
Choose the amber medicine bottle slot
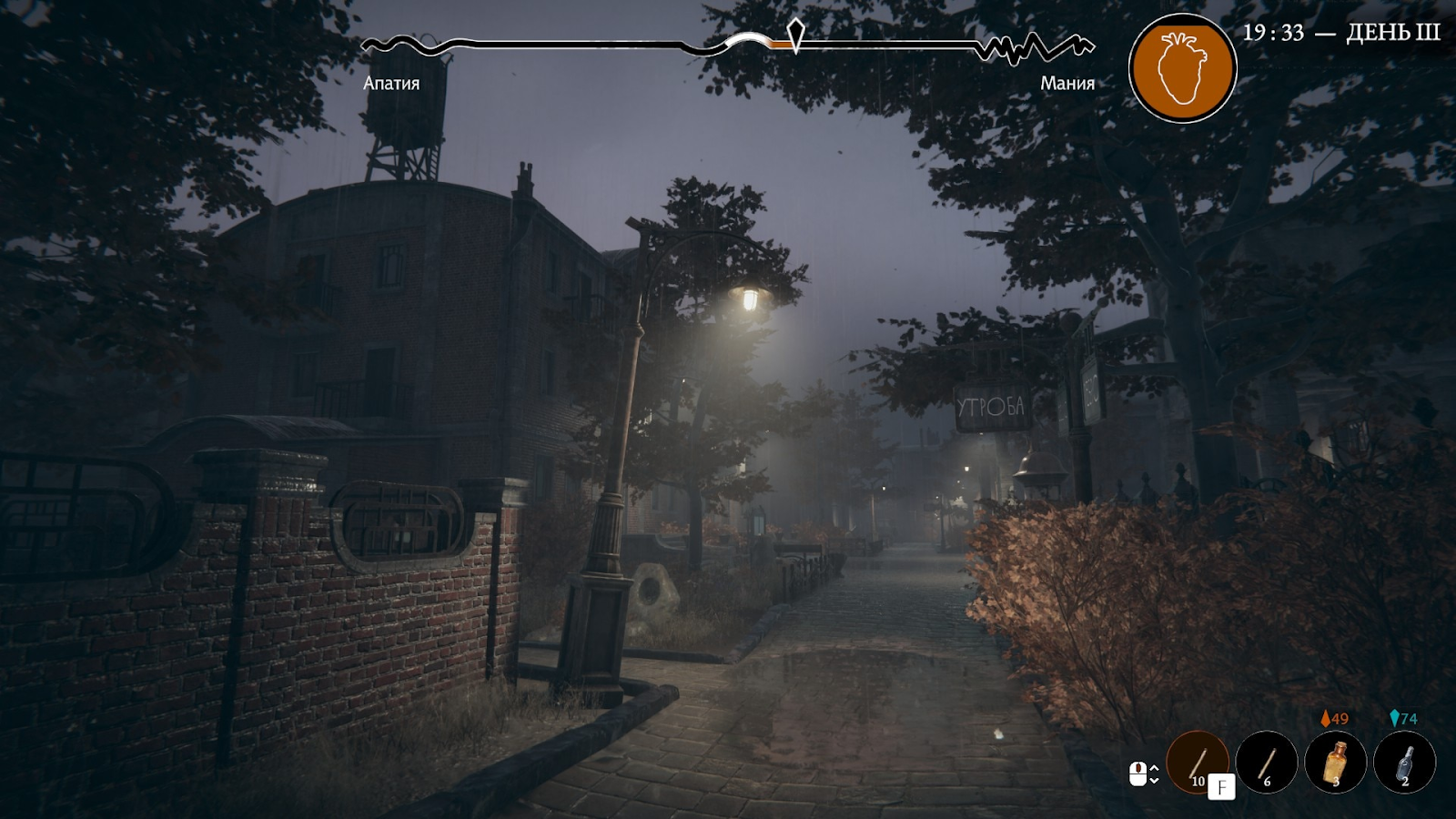point(1336,762)
